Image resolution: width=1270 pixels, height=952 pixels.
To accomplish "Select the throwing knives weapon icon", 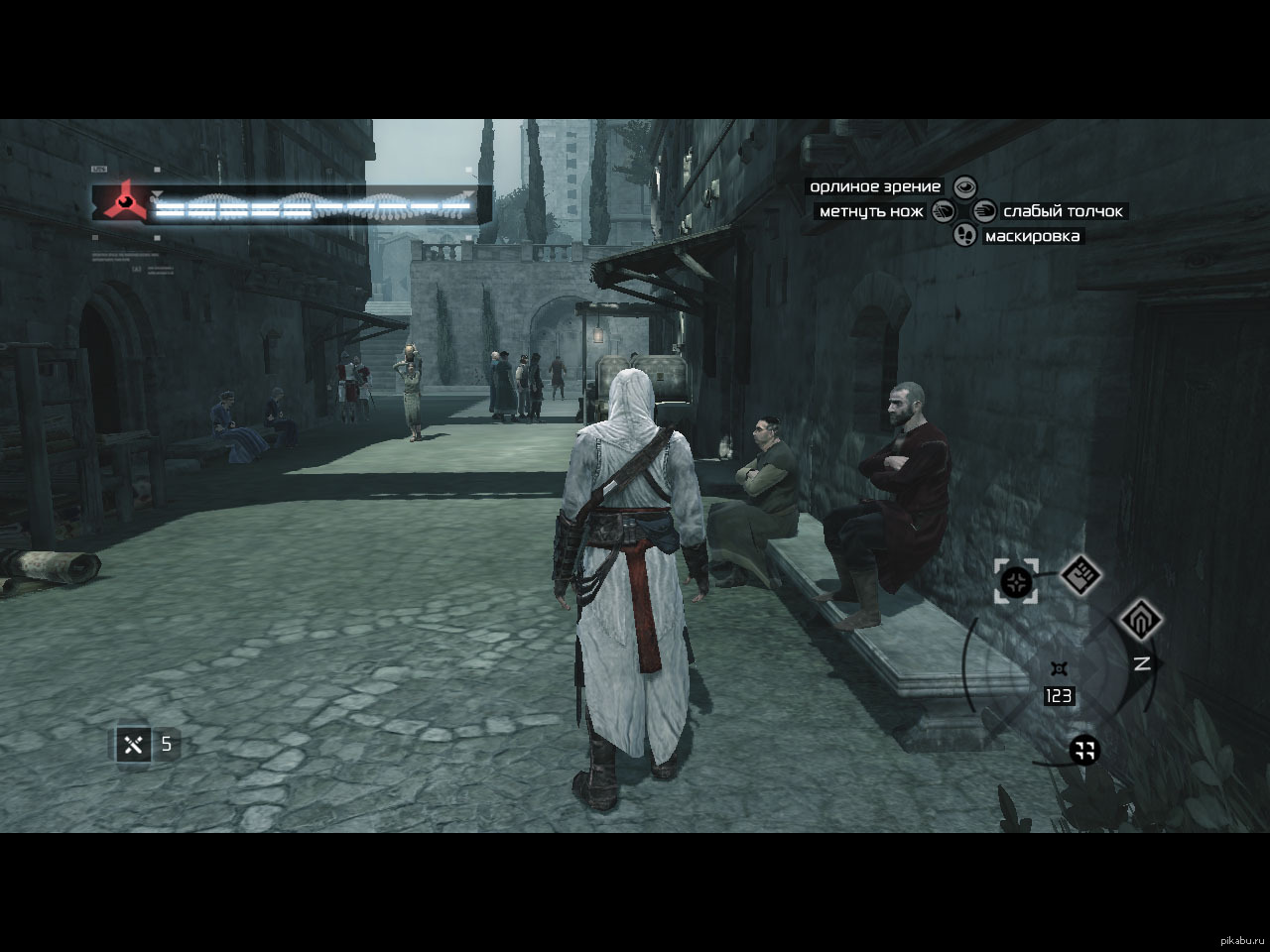I will pos(133,743).
